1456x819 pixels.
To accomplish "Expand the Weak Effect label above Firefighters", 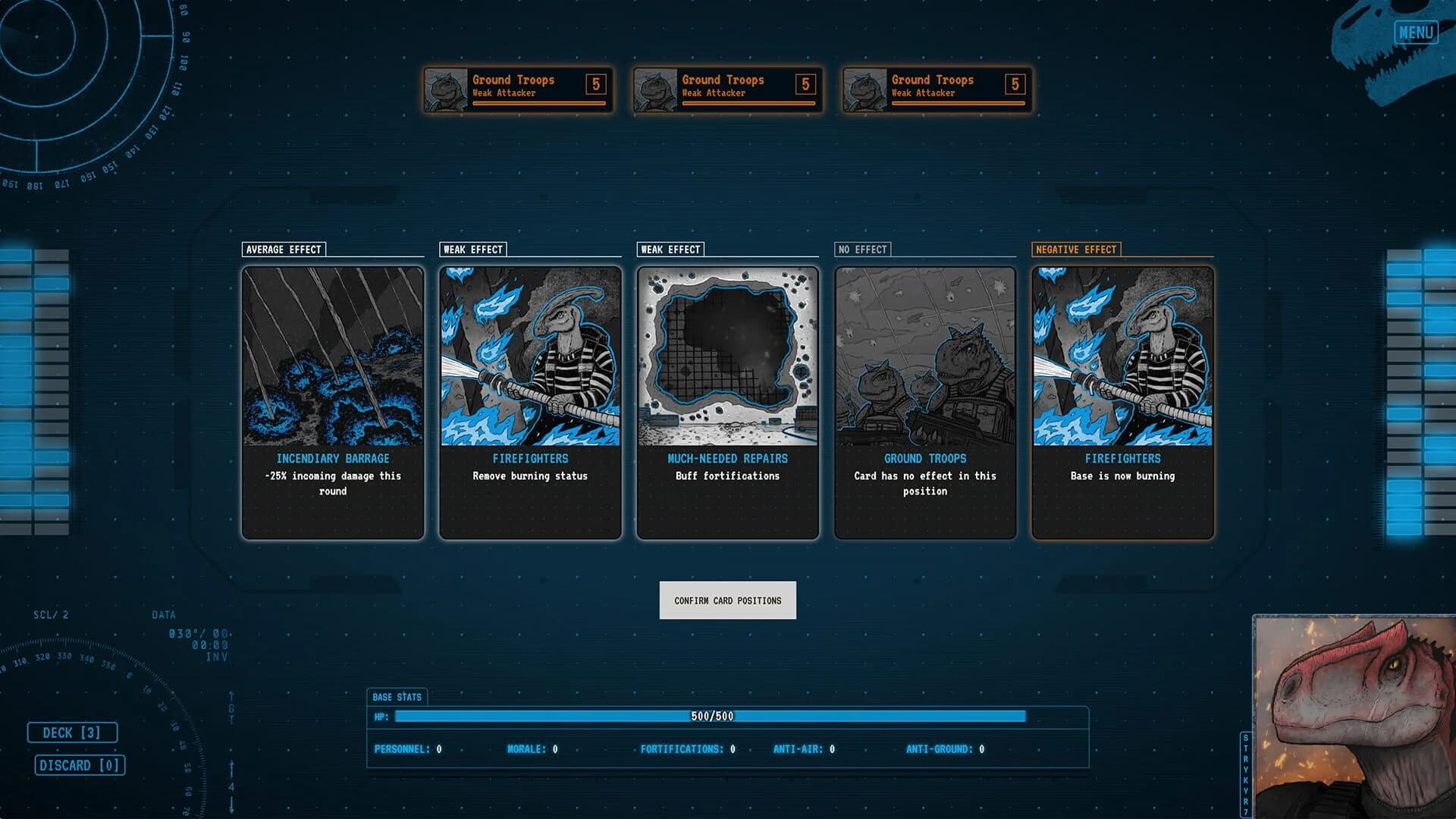I will tap(472, 249).
